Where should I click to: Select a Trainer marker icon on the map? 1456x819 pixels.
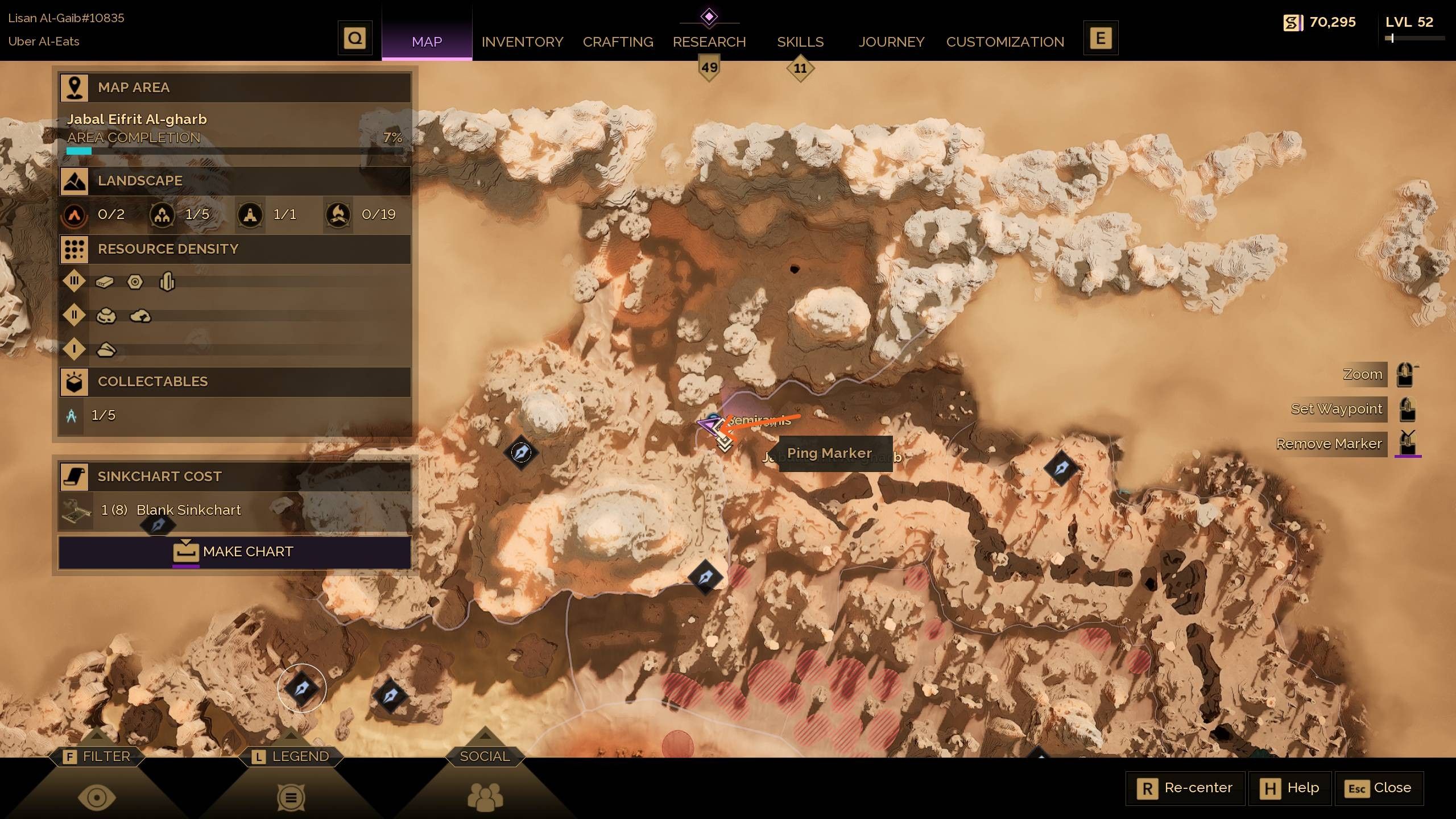click(x=520, y=453)
